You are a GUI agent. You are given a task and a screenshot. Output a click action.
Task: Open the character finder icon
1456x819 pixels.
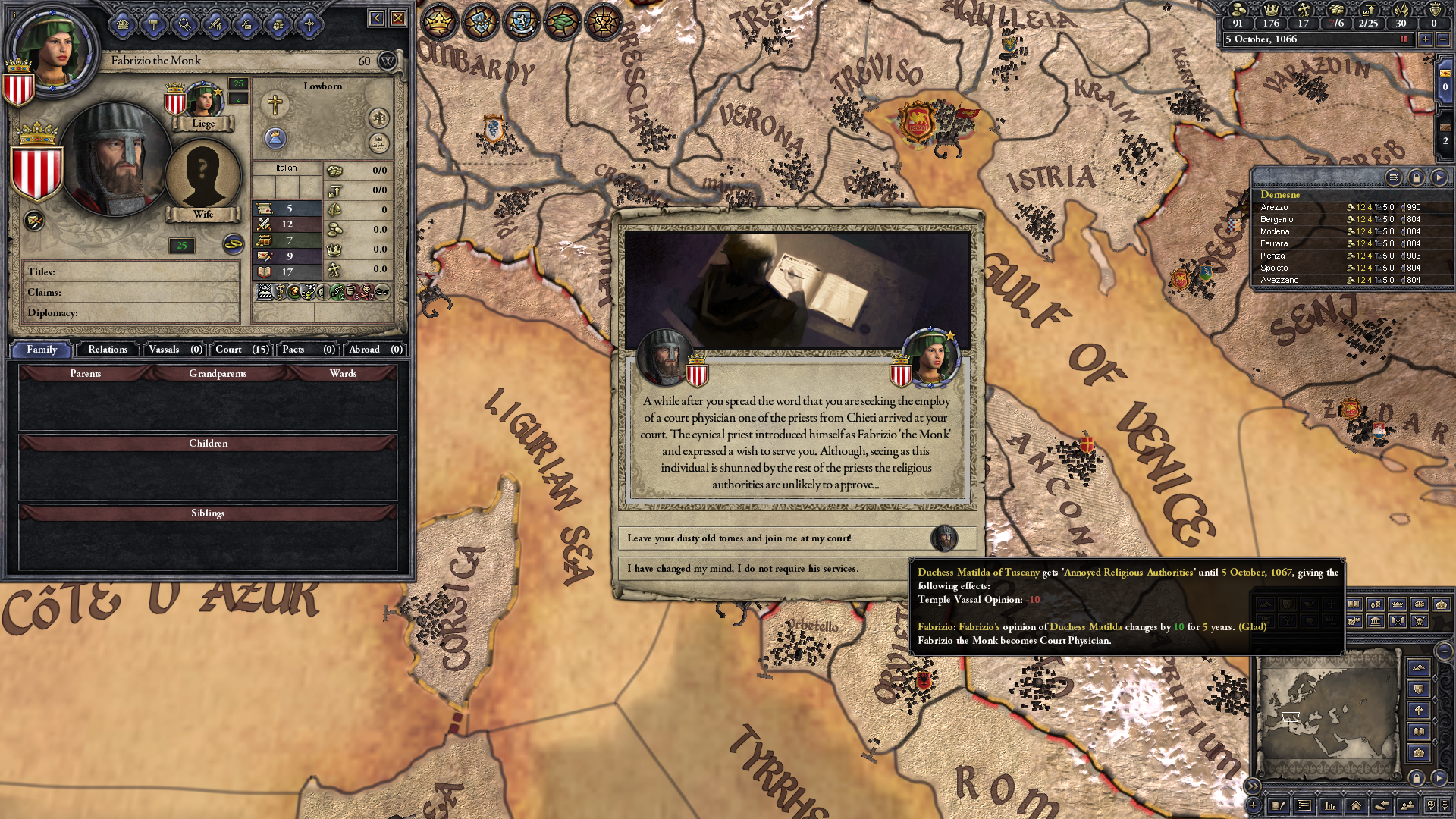[1407, 807]
